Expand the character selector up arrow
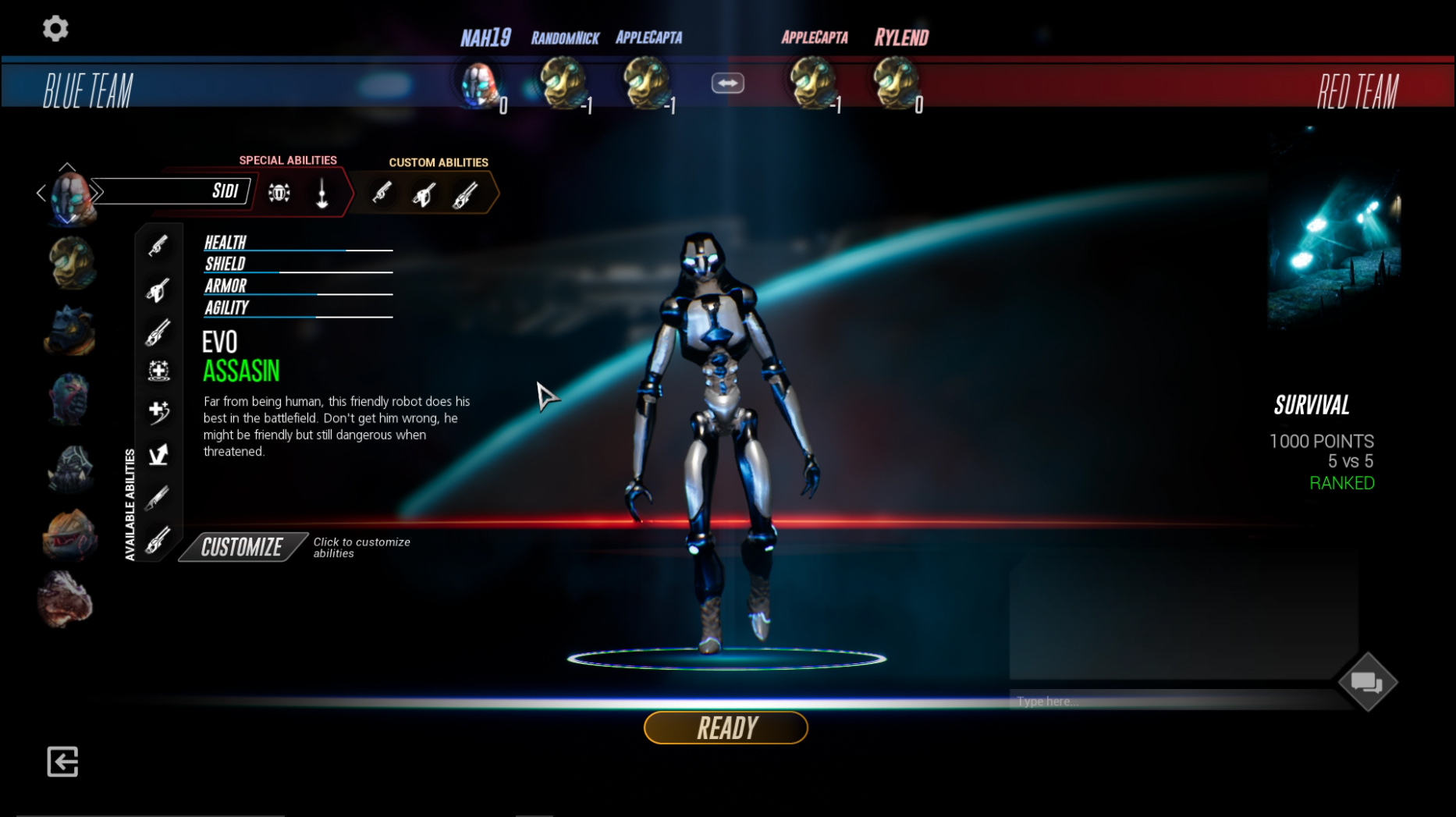Screen dimensions: 1456x817 point(69,165)
